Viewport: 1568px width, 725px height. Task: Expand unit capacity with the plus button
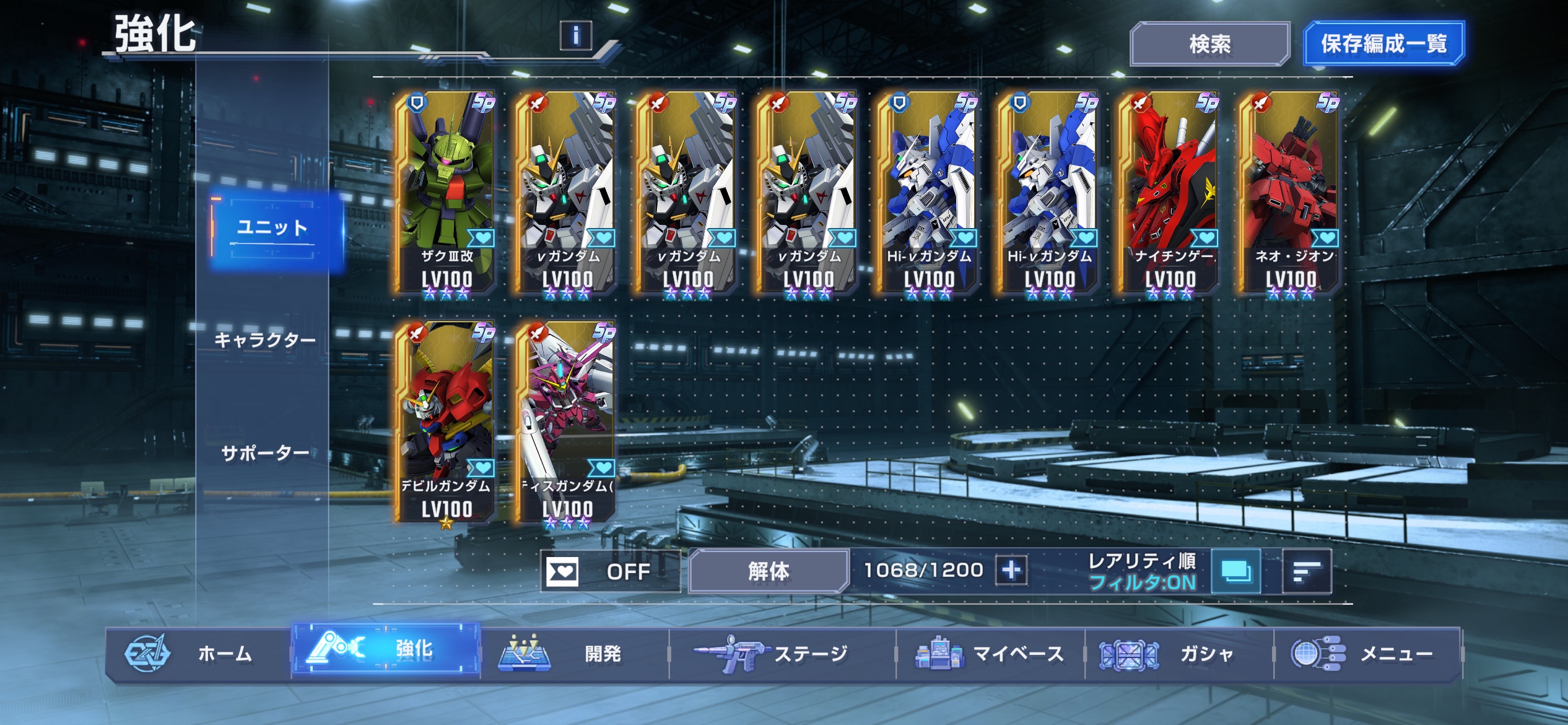[1011, 570]
